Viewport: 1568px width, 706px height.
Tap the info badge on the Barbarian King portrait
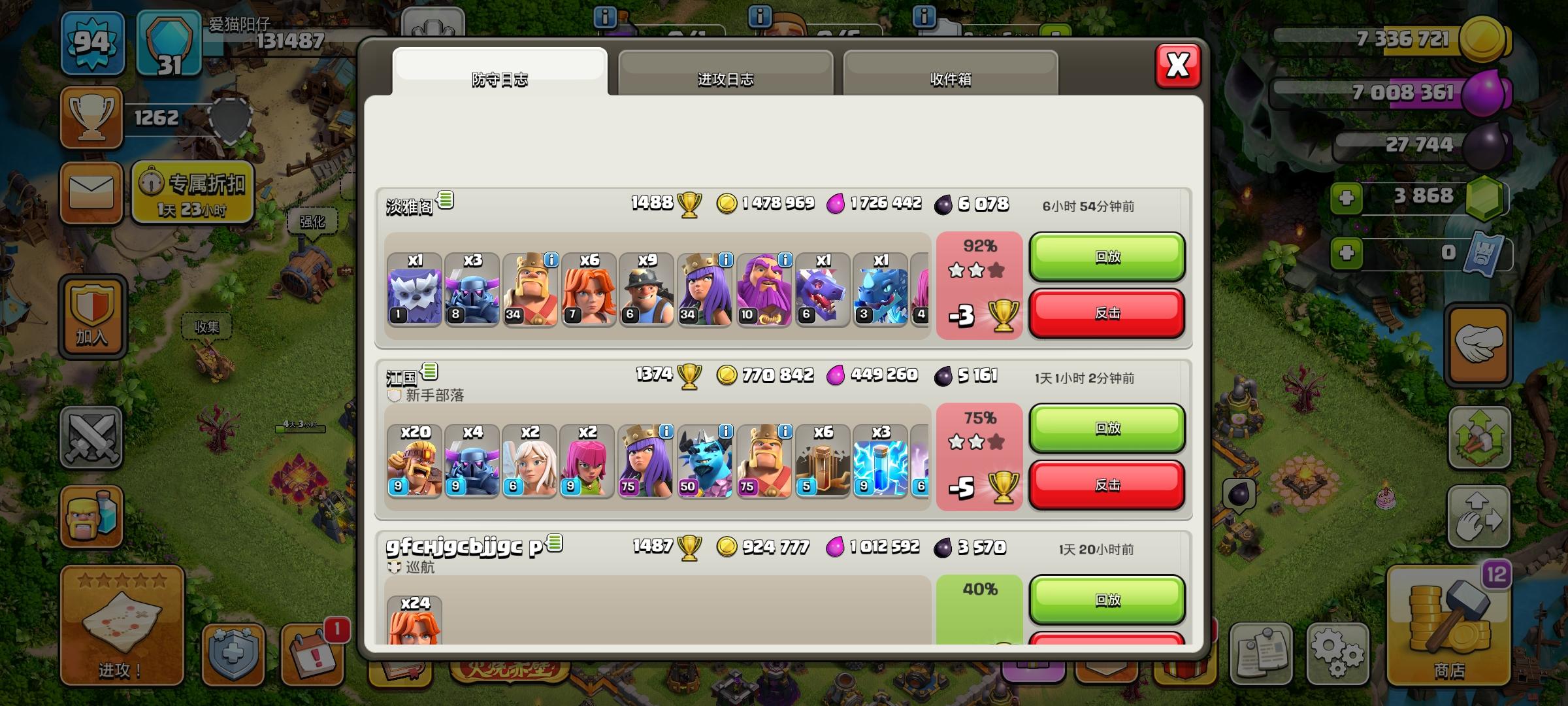(x=551, y=260)
